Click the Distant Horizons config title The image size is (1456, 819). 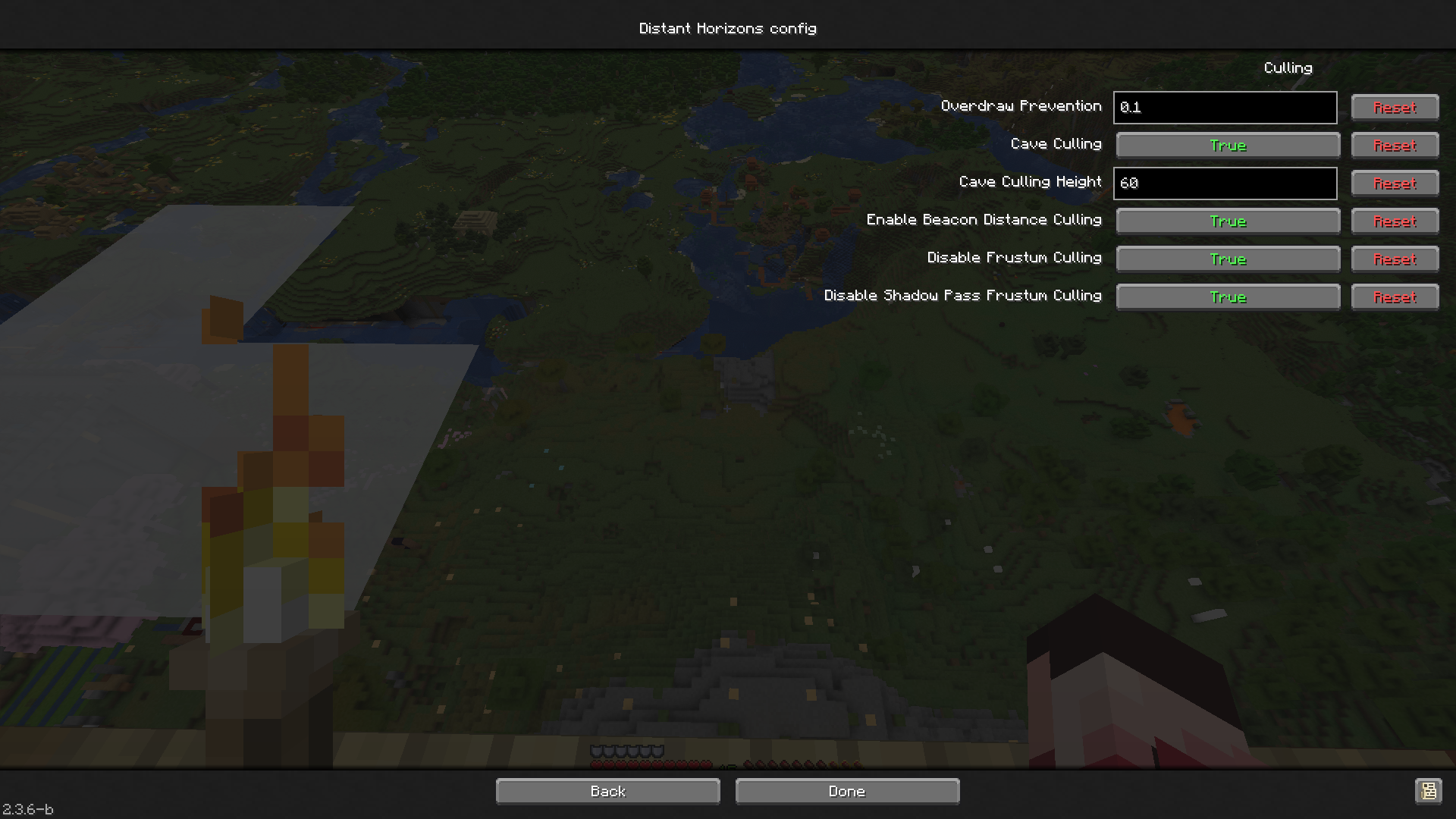coord(727,28)
